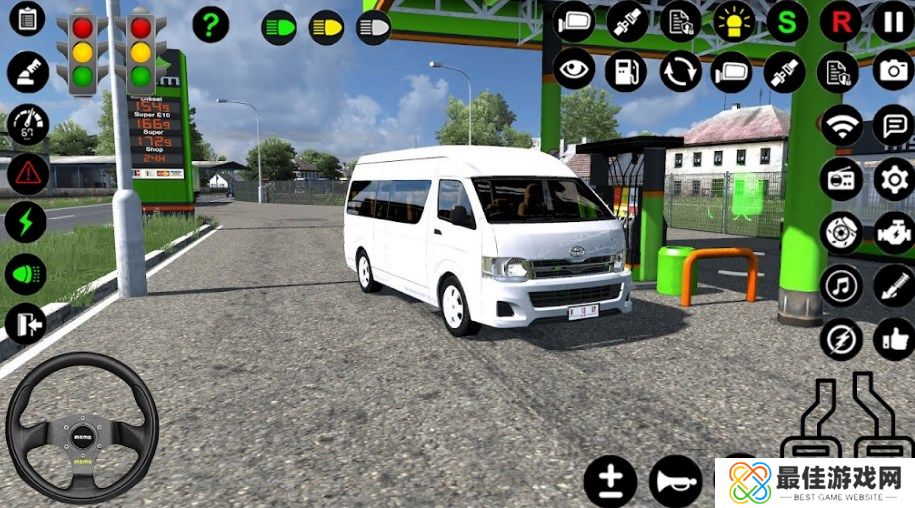The image size is (915, 508).
Task: Open the fuel pump refuel icon
Action: click(626, 72)
